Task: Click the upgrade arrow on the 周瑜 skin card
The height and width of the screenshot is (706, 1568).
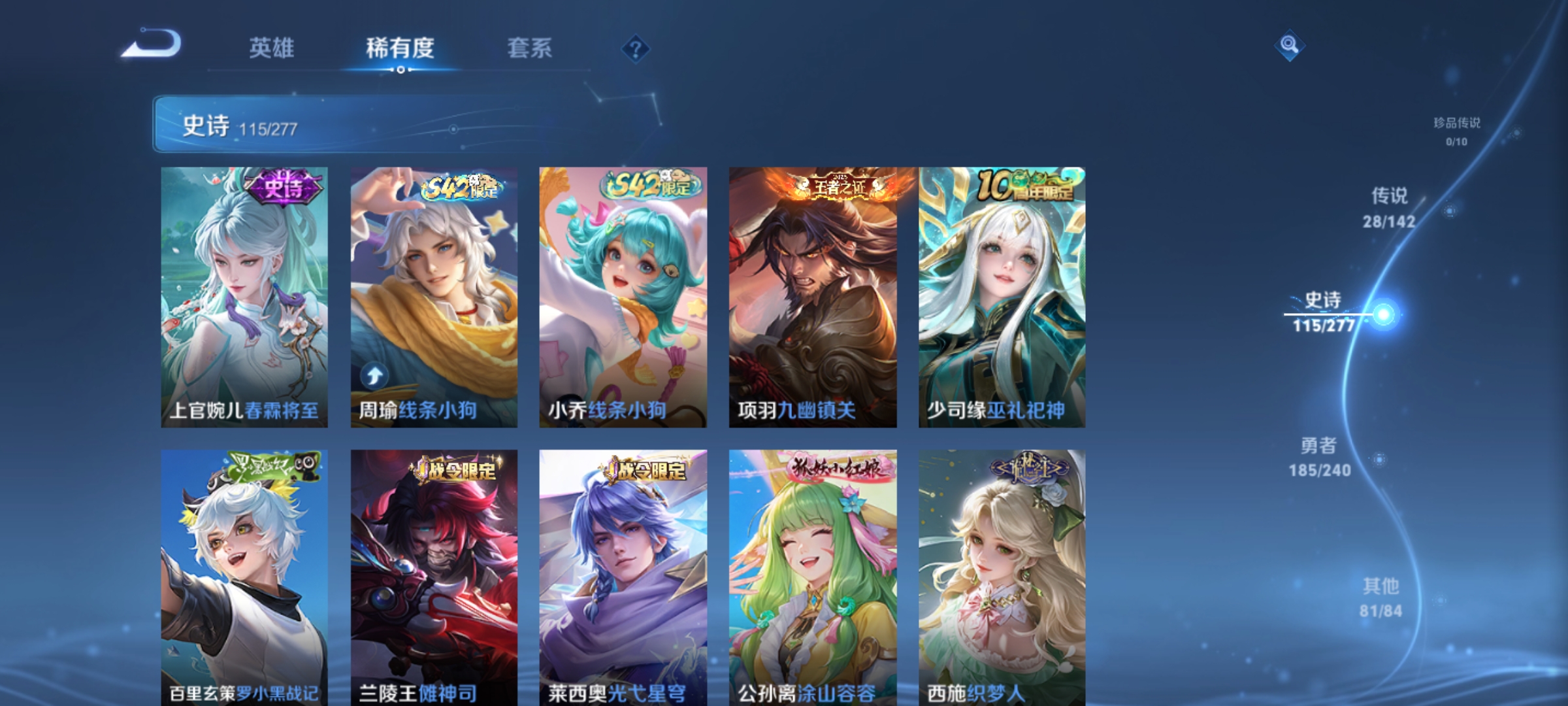Action: [x=374, y=374]
